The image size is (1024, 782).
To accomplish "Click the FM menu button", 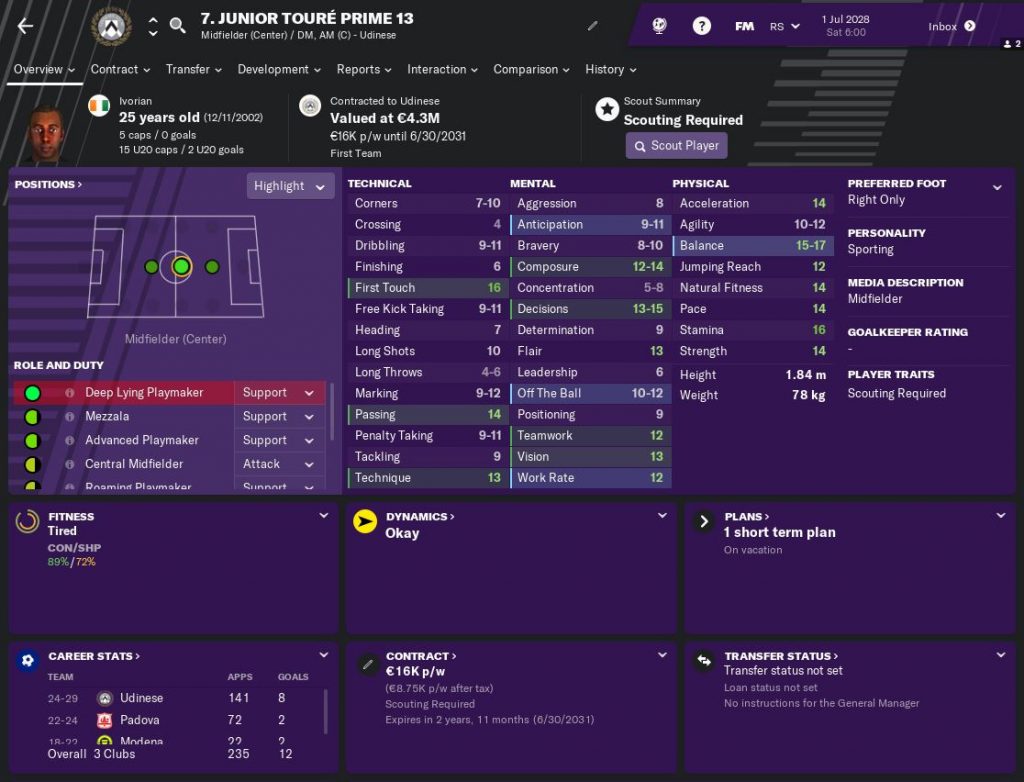I will pyautogui.click(x=744, y=27).
